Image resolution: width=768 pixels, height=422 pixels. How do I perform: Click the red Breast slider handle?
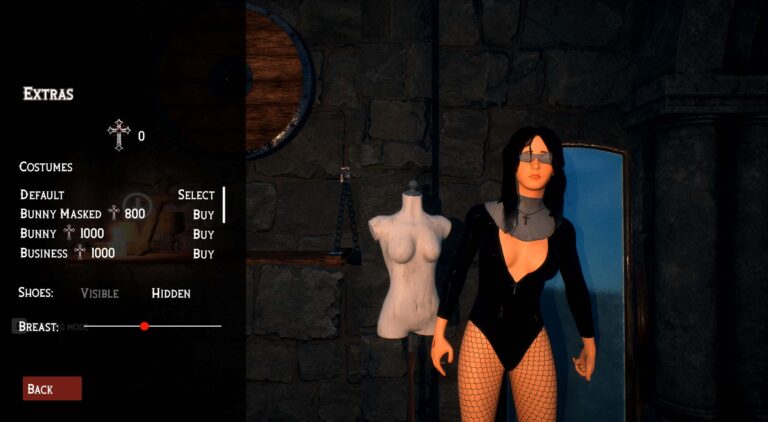tap(145, 326)
